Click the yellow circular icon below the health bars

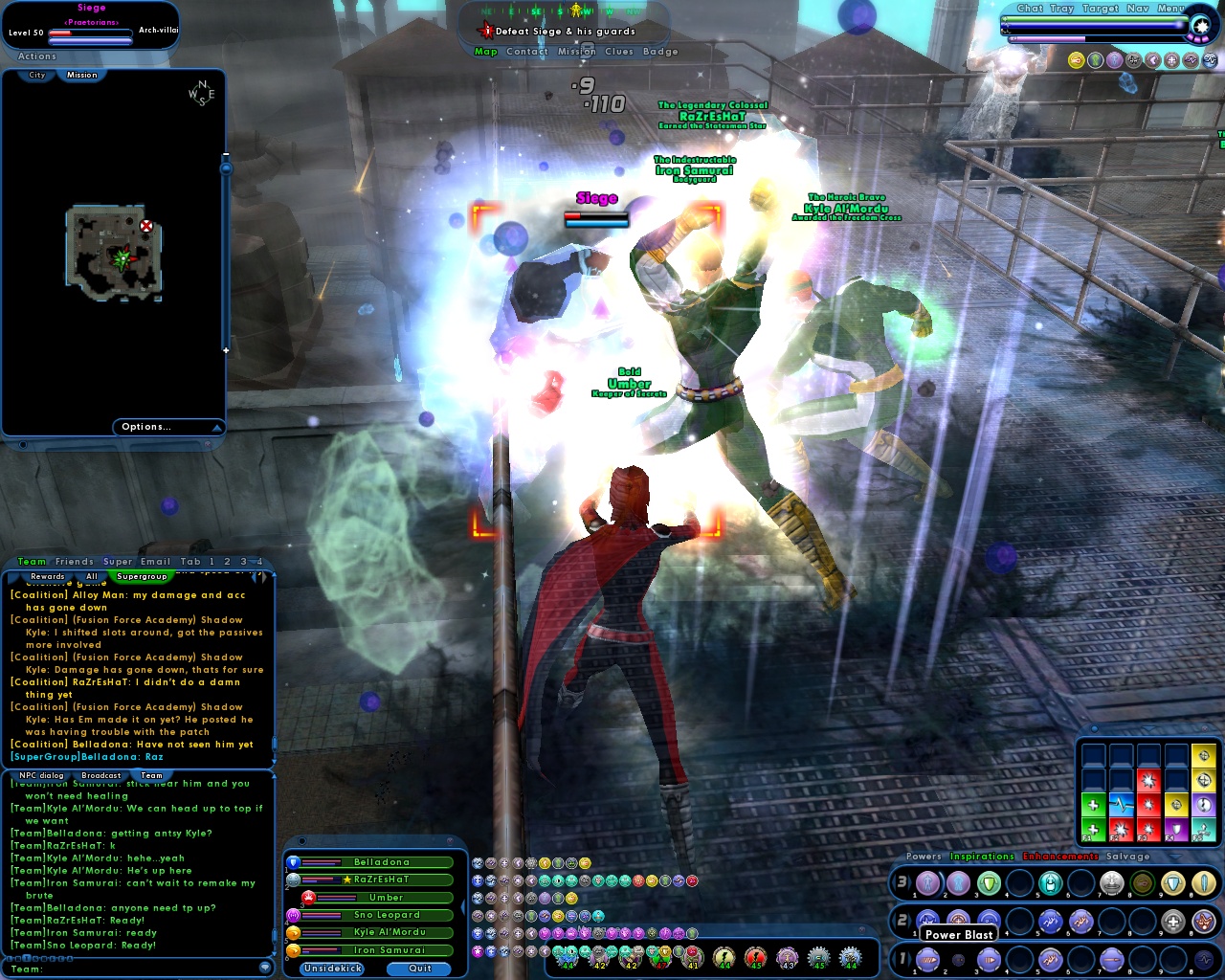[x=1079, y=59]
